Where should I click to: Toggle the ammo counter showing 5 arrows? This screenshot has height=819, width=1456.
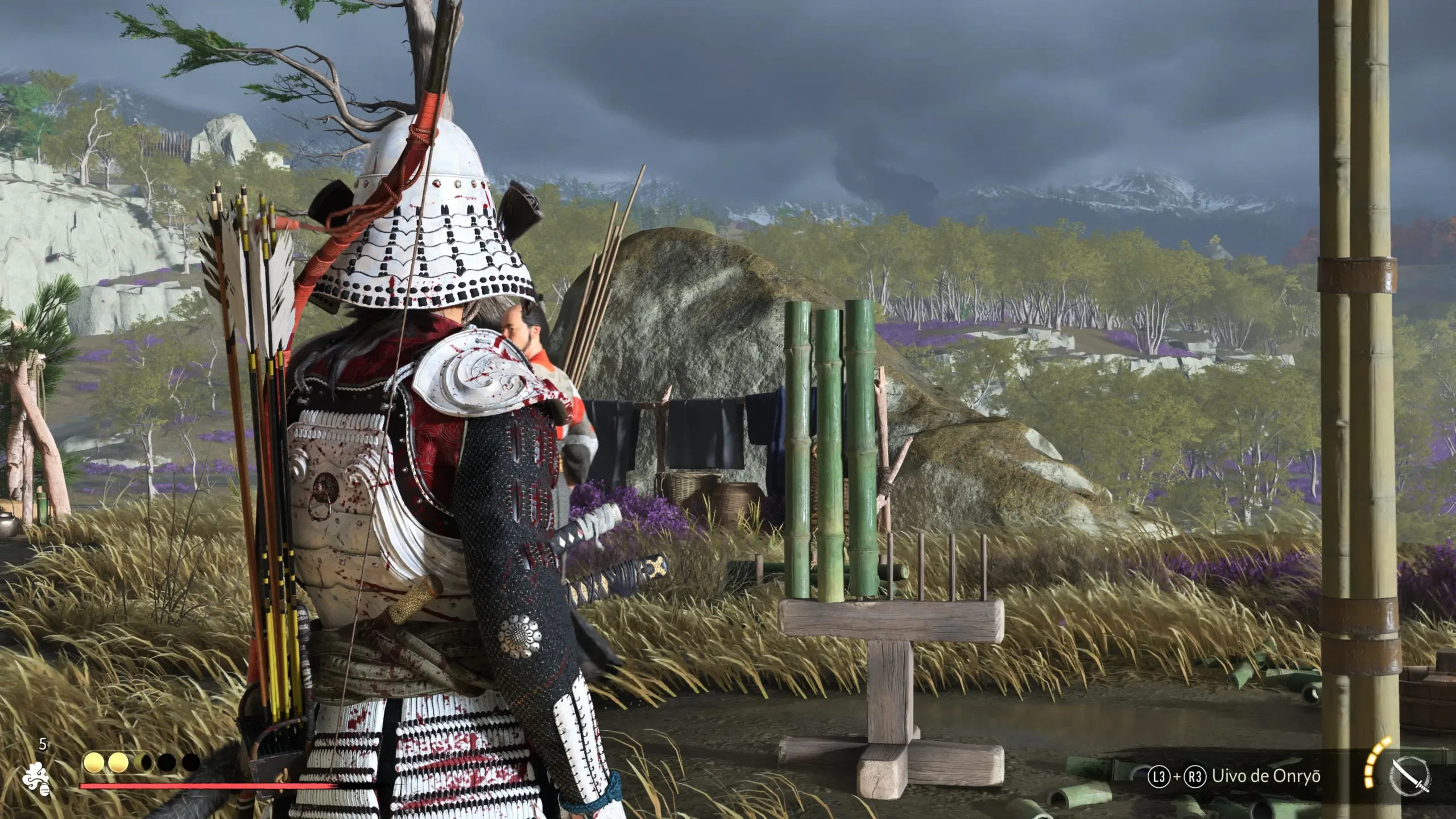[x=43, y=744]
